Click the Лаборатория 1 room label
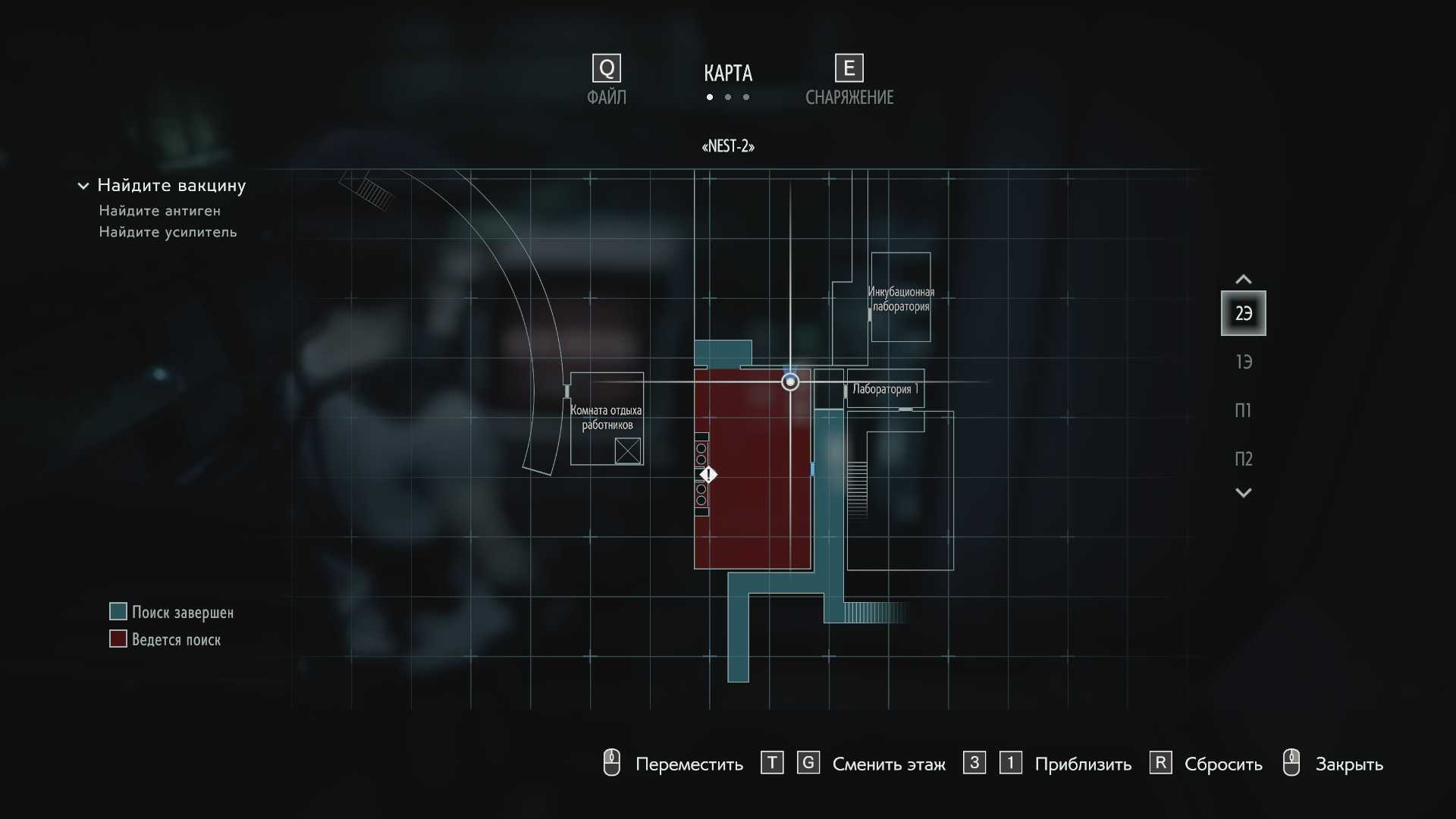This screenshot has width=1456, height=819. point(884,389)
